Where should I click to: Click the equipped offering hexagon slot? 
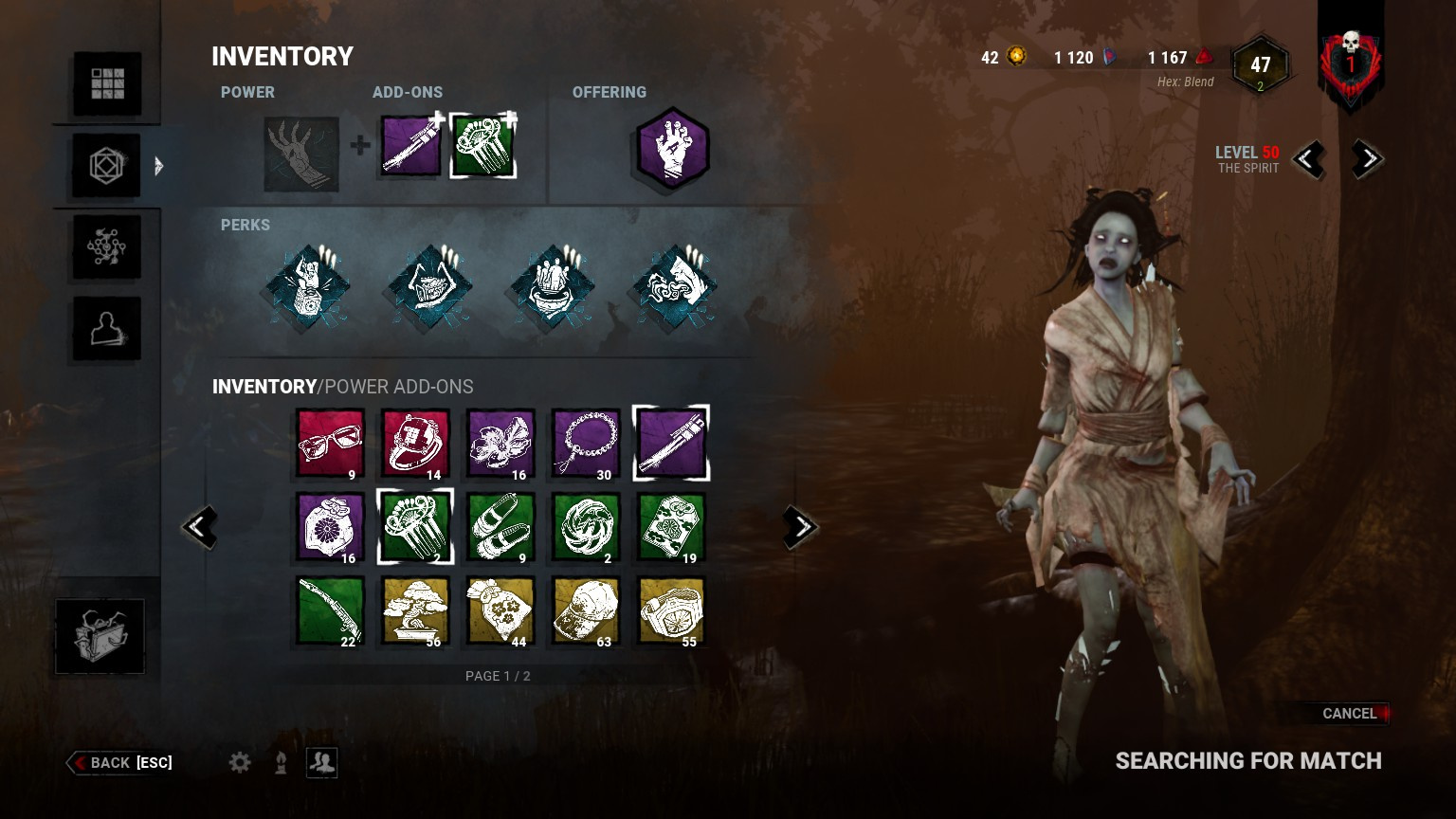pos(672,149)
